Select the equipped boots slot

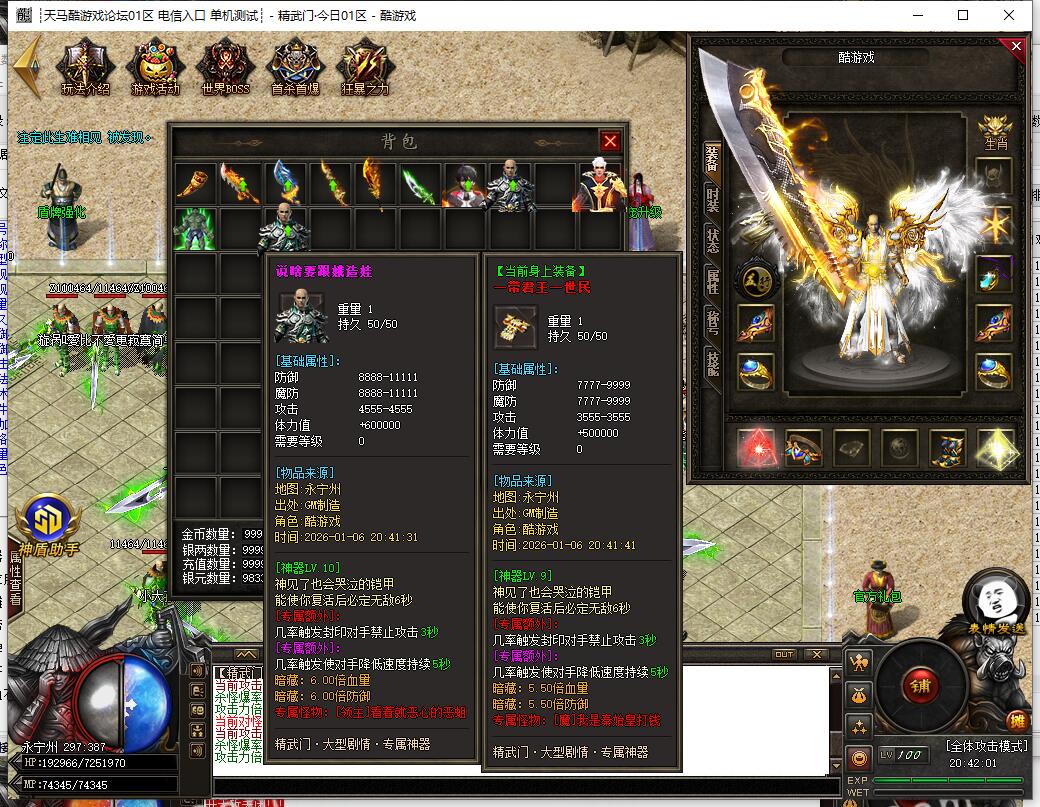pos(947,448)
